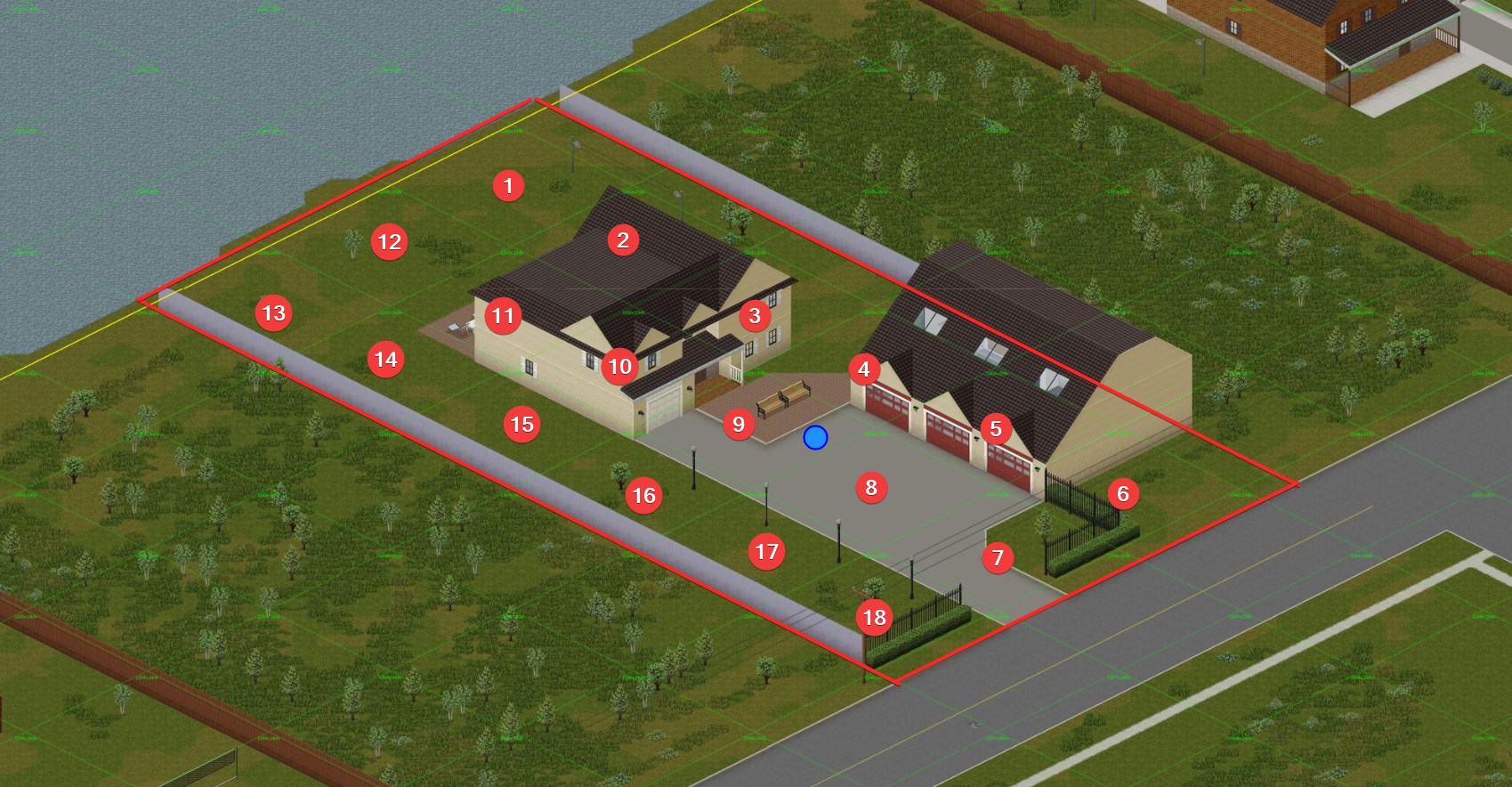Click the marker labeled 2 on roof
Image resolution: width=1512 pixels, height=787 pixels.
click(x=623, y=239)
